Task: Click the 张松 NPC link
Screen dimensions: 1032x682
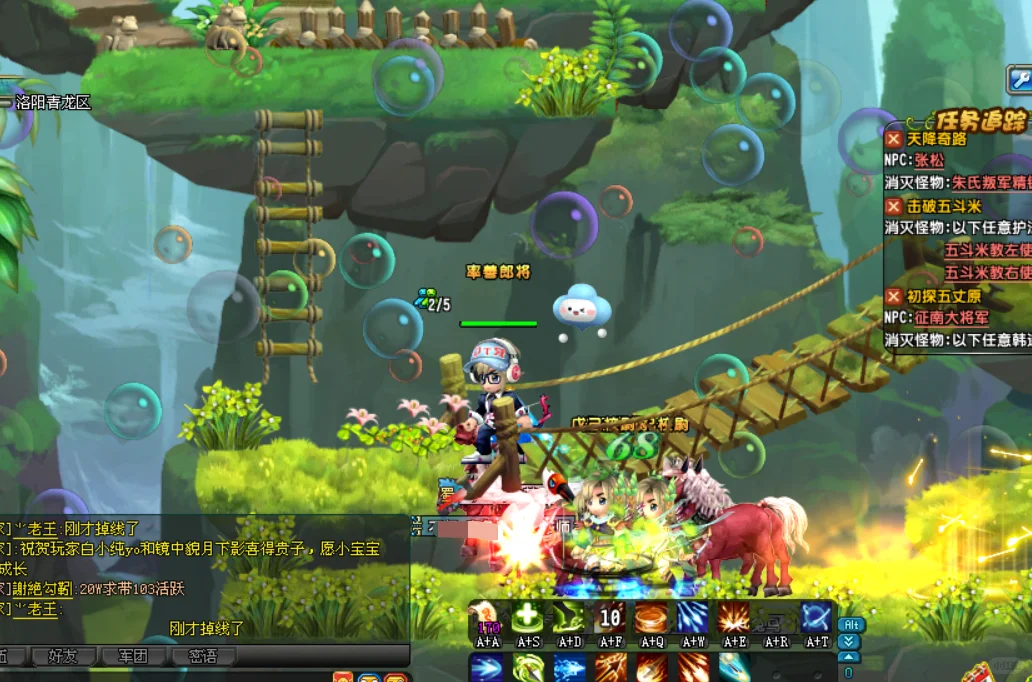Action: pyautogui.click(x=929, y=161)
